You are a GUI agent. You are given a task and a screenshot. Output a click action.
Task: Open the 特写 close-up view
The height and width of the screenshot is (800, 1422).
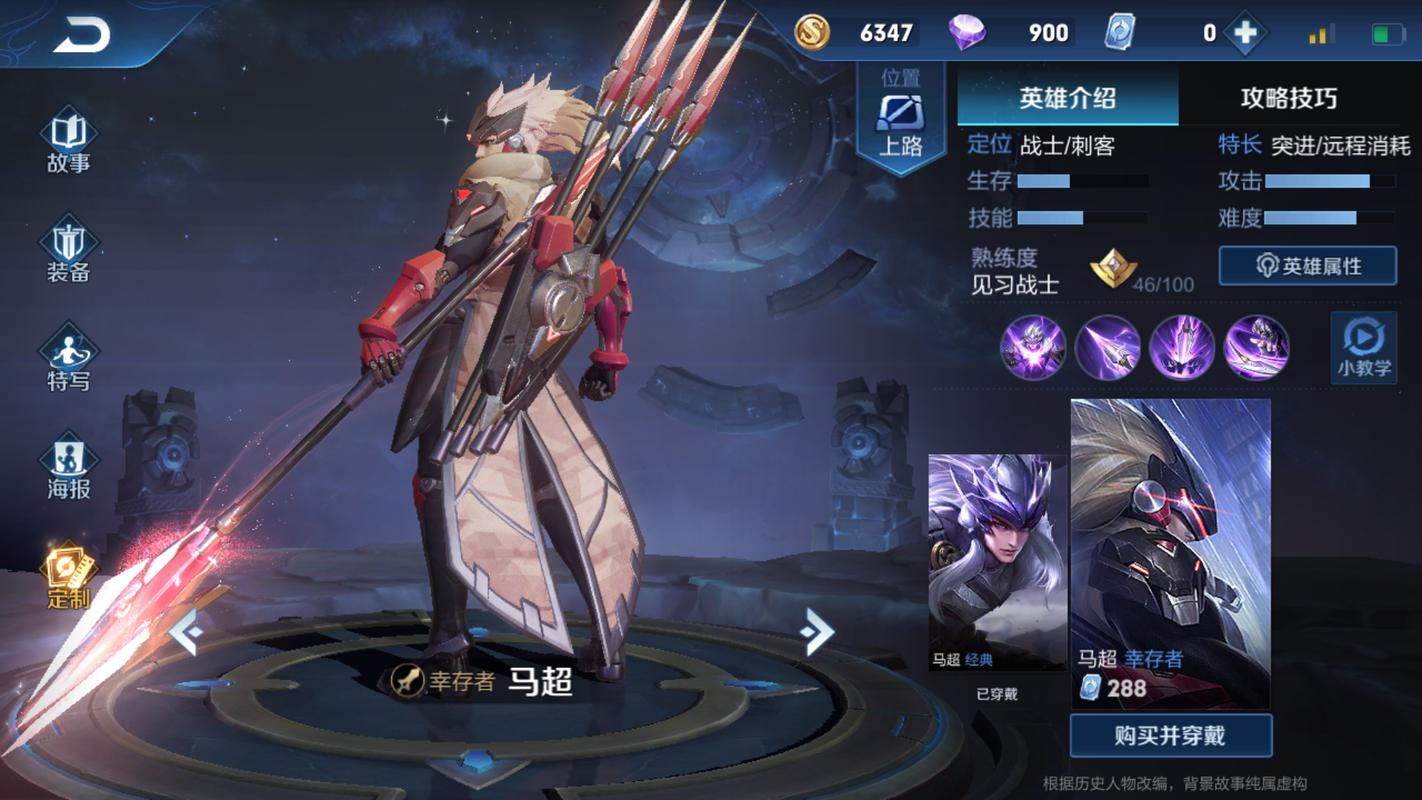coord(68,360)
